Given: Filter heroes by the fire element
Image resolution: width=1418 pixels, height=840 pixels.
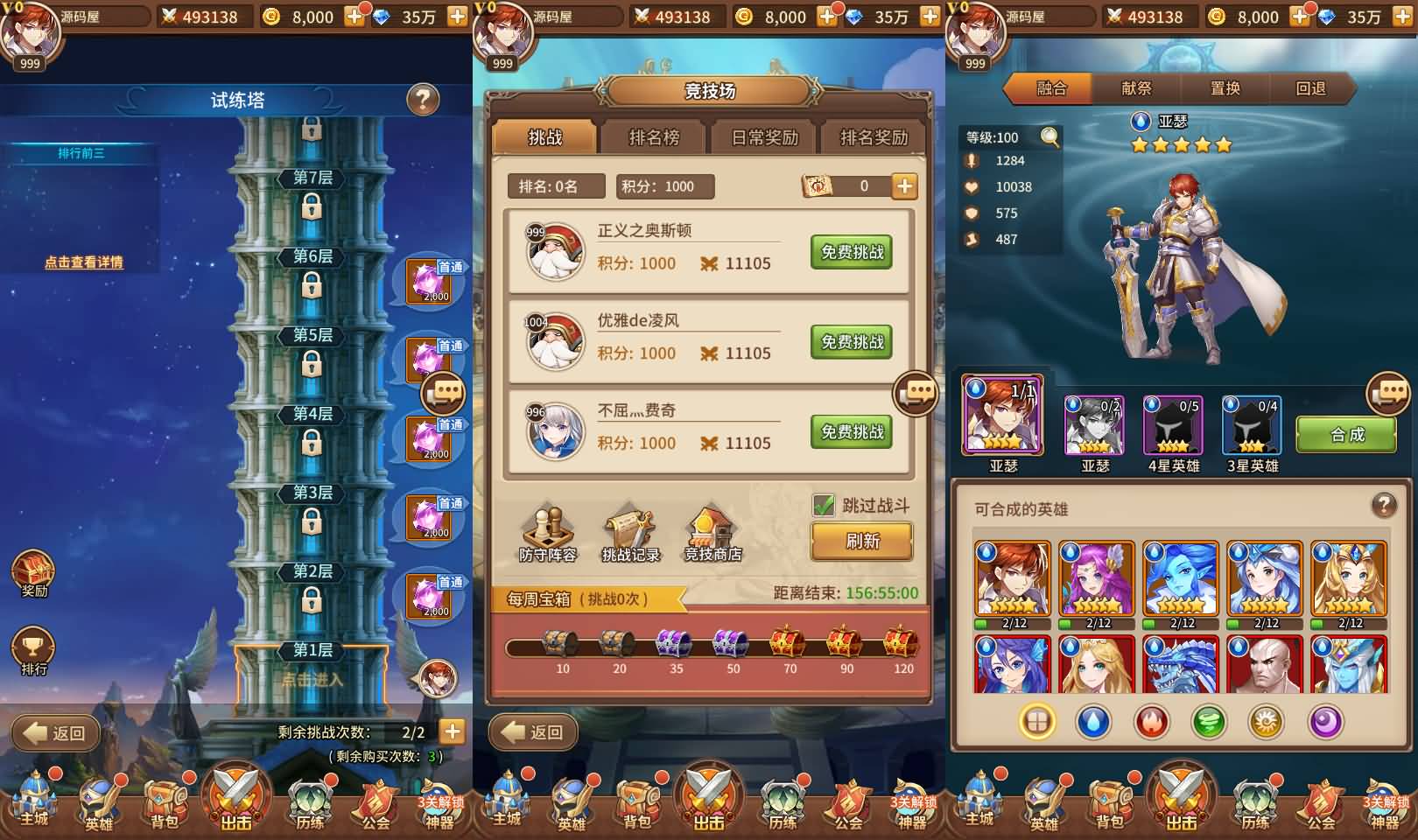Looking at the screenshot, I should pos(1151,722).
